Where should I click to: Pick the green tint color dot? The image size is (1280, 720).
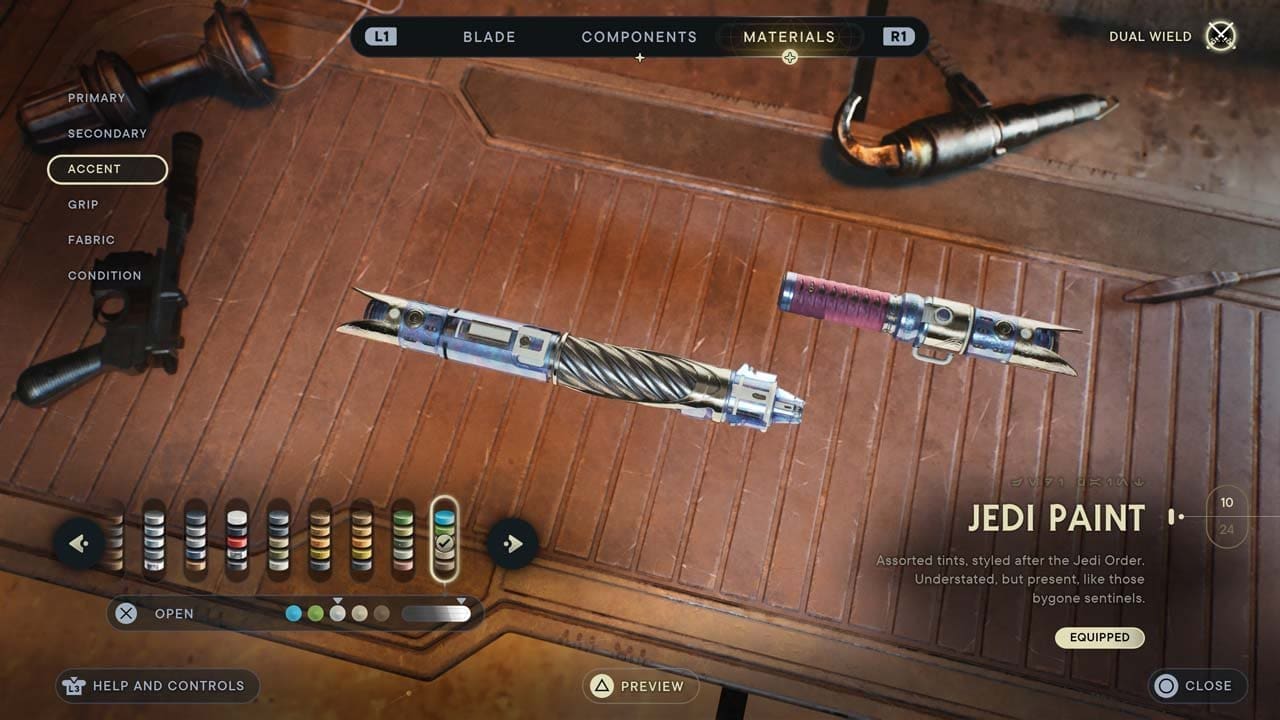pyautogui.click(x=315, y=613)
